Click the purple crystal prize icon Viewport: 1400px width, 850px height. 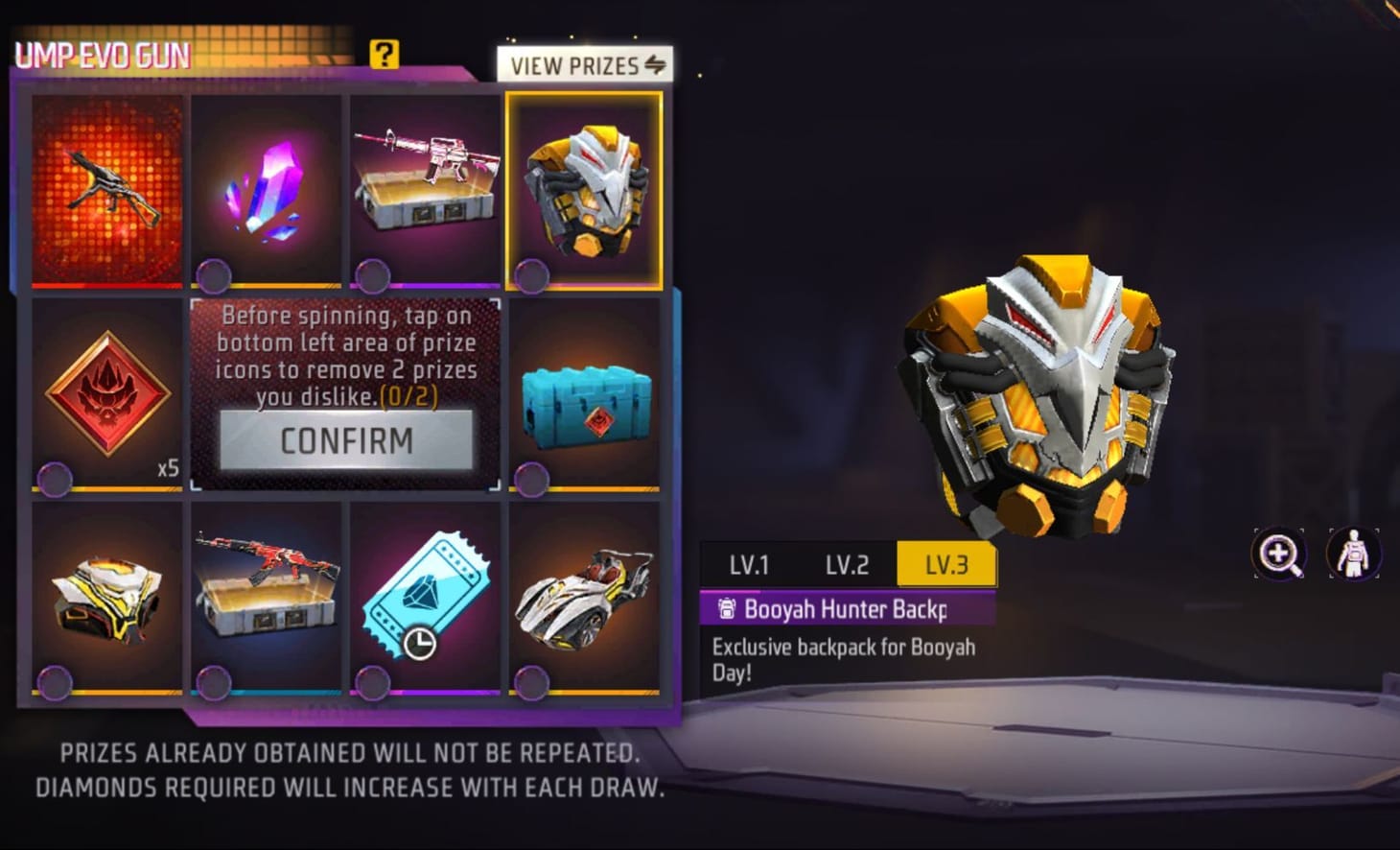[x=266, y=188]
